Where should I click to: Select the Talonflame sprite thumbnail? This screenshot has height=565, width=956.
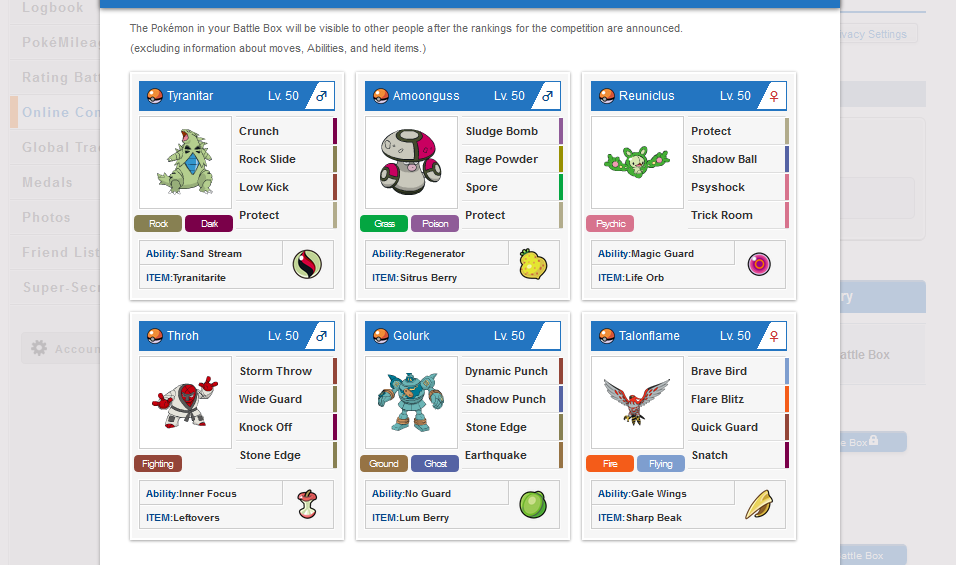point(637,403)
